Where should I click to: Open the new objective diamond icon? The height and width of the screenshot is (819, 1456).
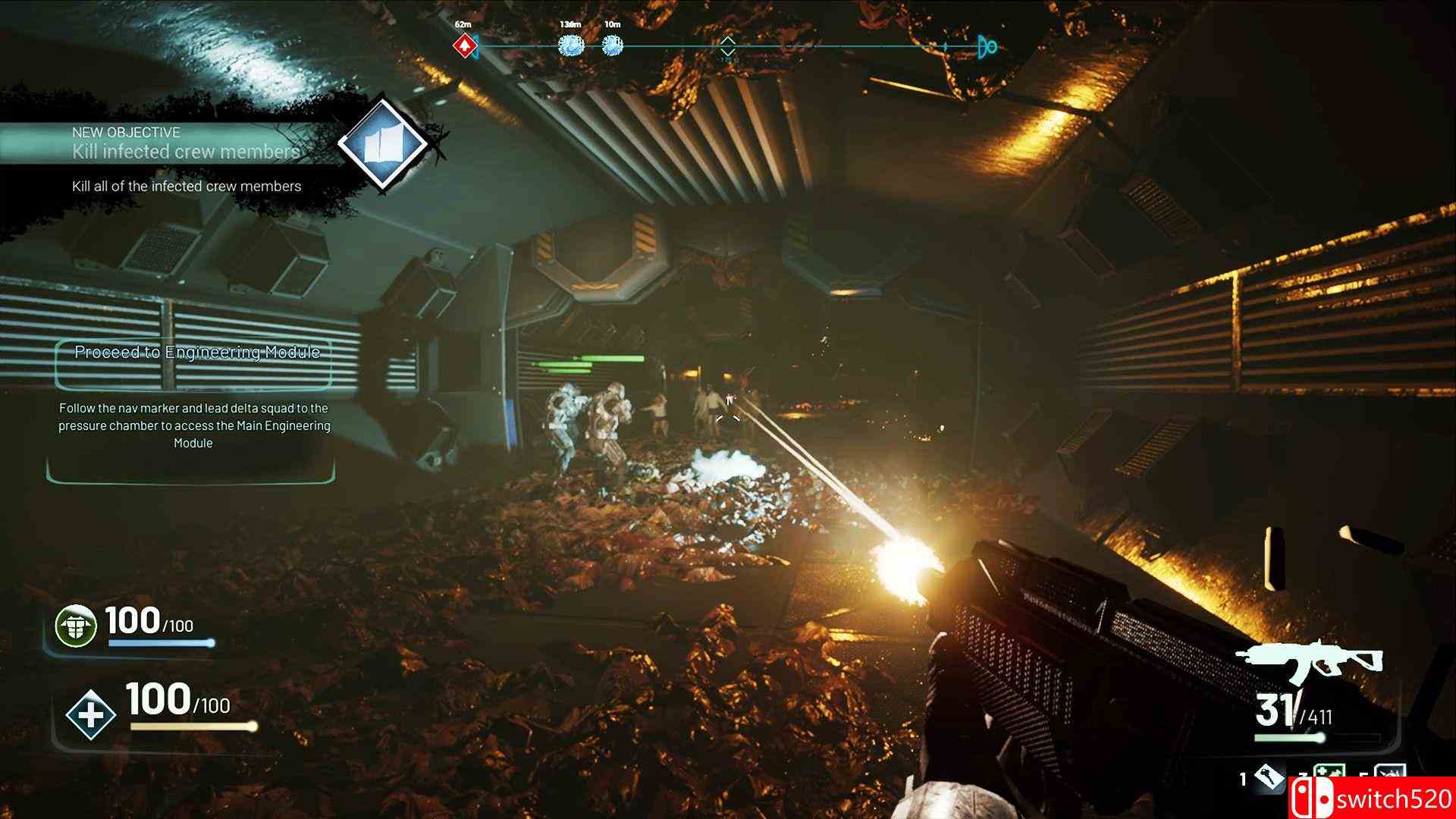[381, 146]
